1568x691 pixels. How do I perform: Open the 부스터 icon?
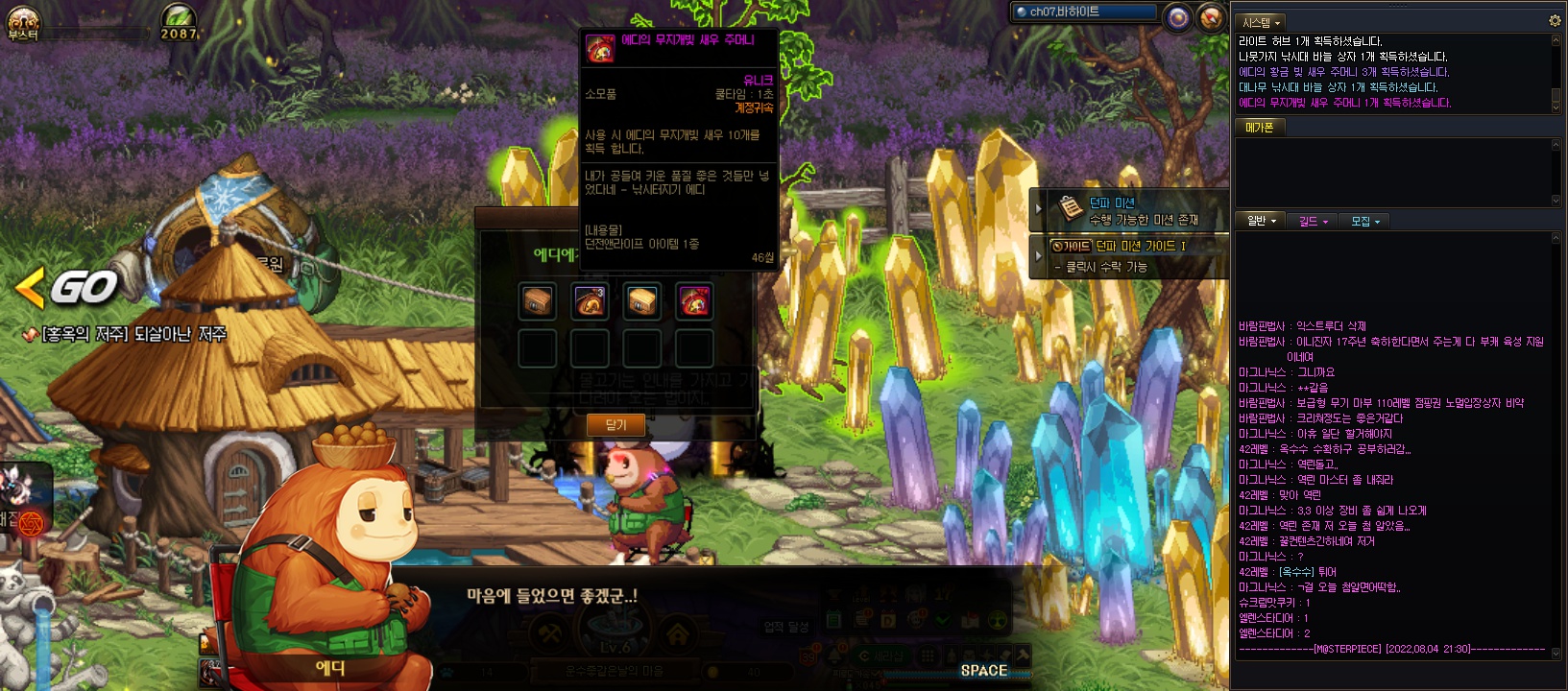(22, 22)
